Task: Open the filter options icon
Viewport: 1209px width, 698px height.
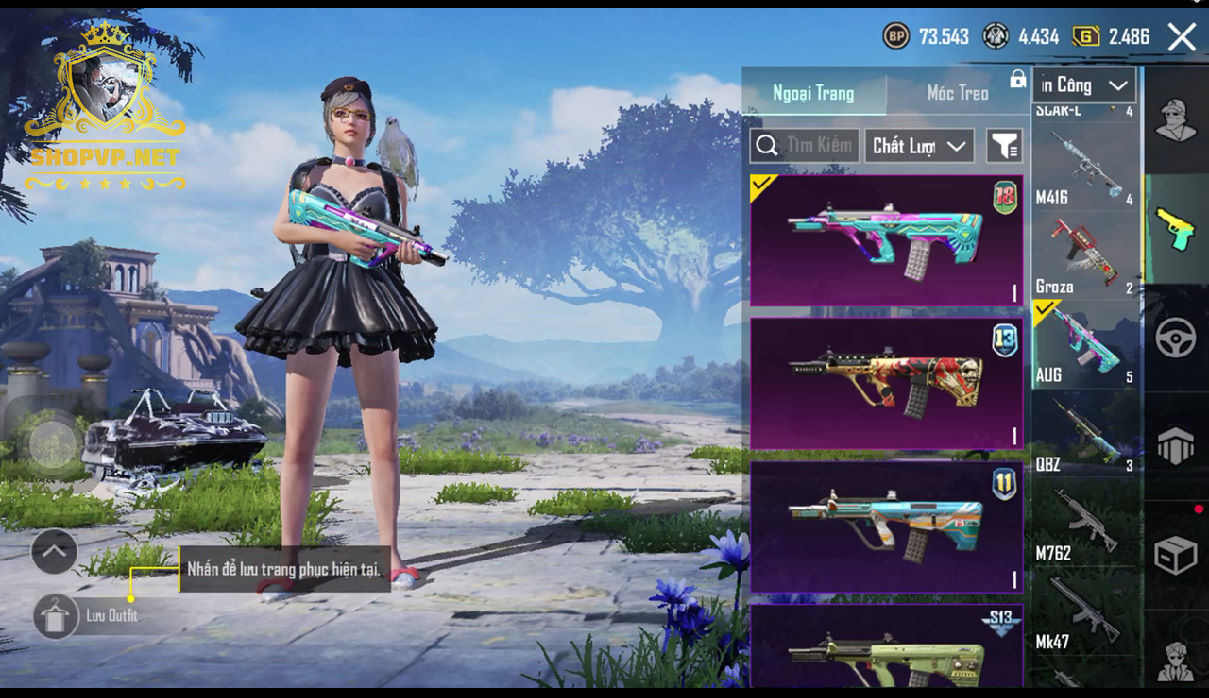Action: click(1004, 146)
